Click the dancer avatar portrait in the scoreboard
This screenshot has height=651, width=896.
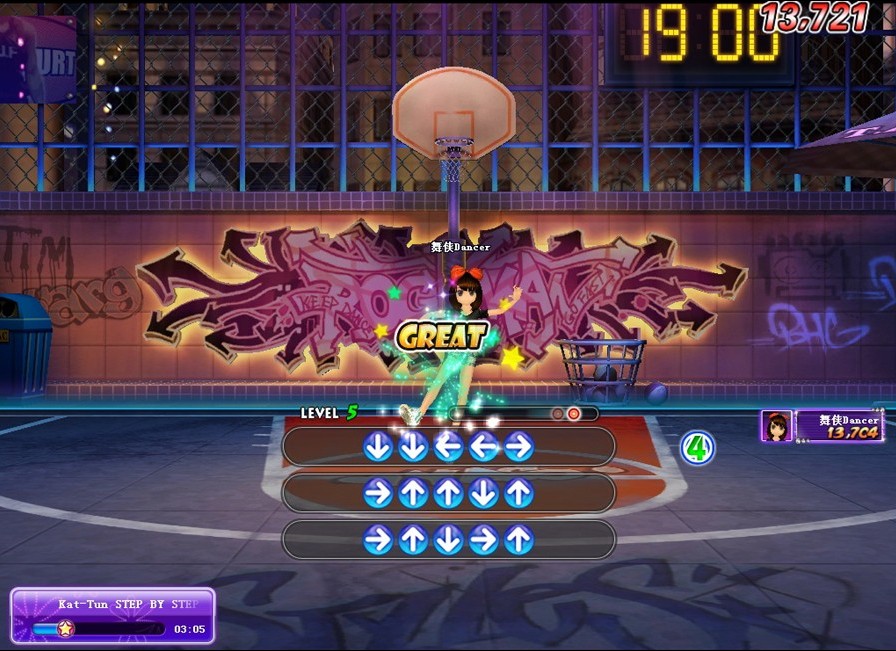(776, 426)
